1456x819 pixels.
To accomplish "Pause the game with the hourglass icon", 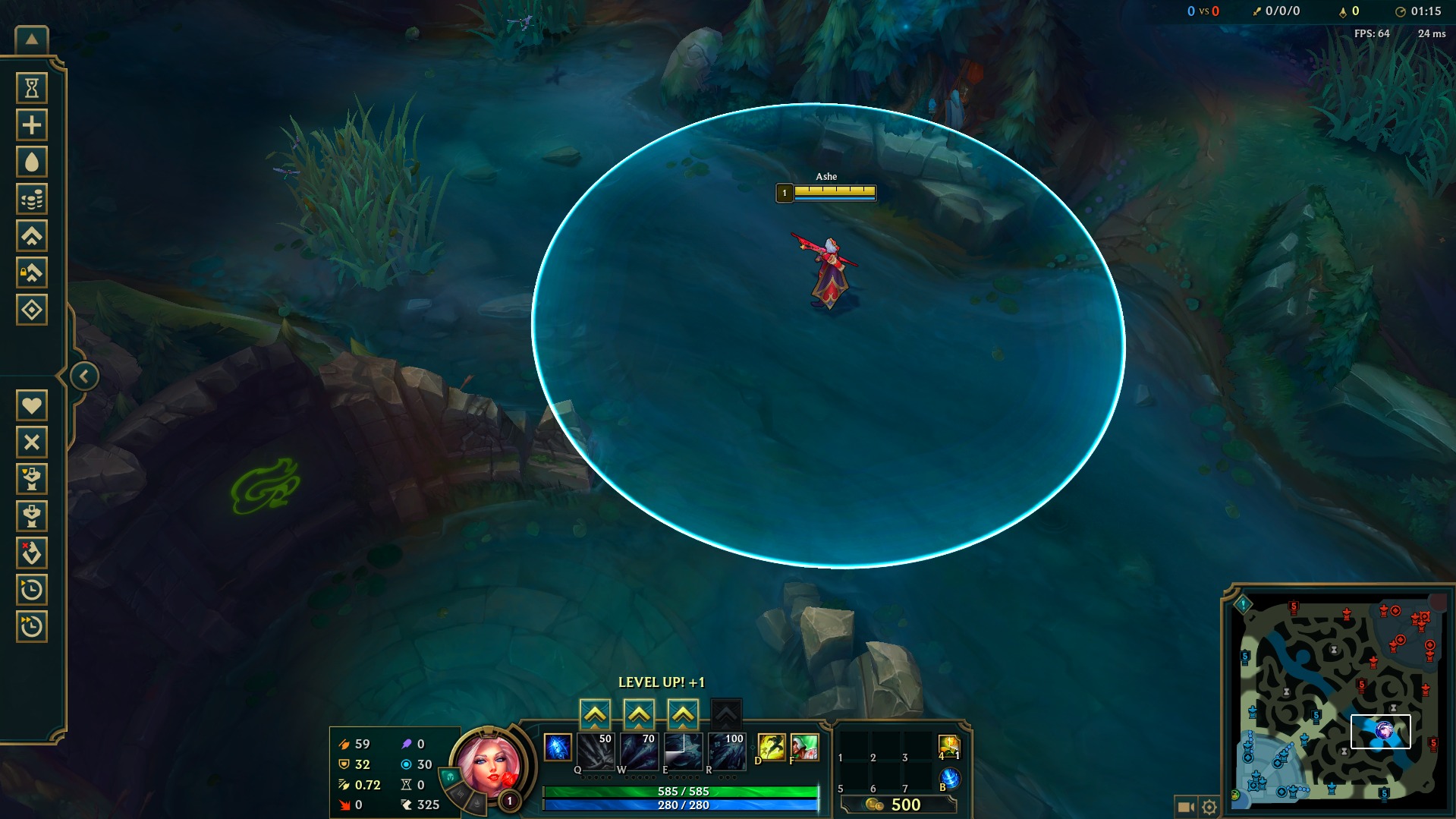I will click(31, 88).
